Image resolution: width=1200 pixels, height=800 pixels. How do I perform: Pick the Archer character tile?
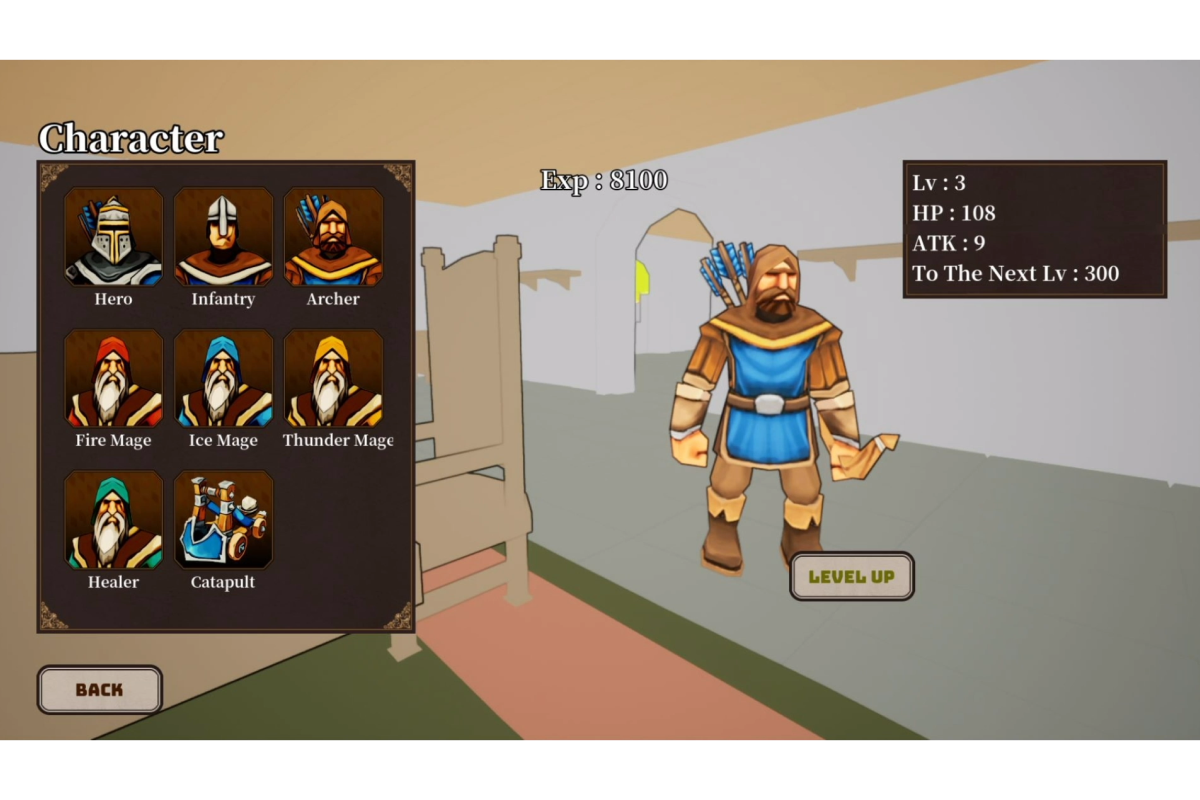(333, 237)
